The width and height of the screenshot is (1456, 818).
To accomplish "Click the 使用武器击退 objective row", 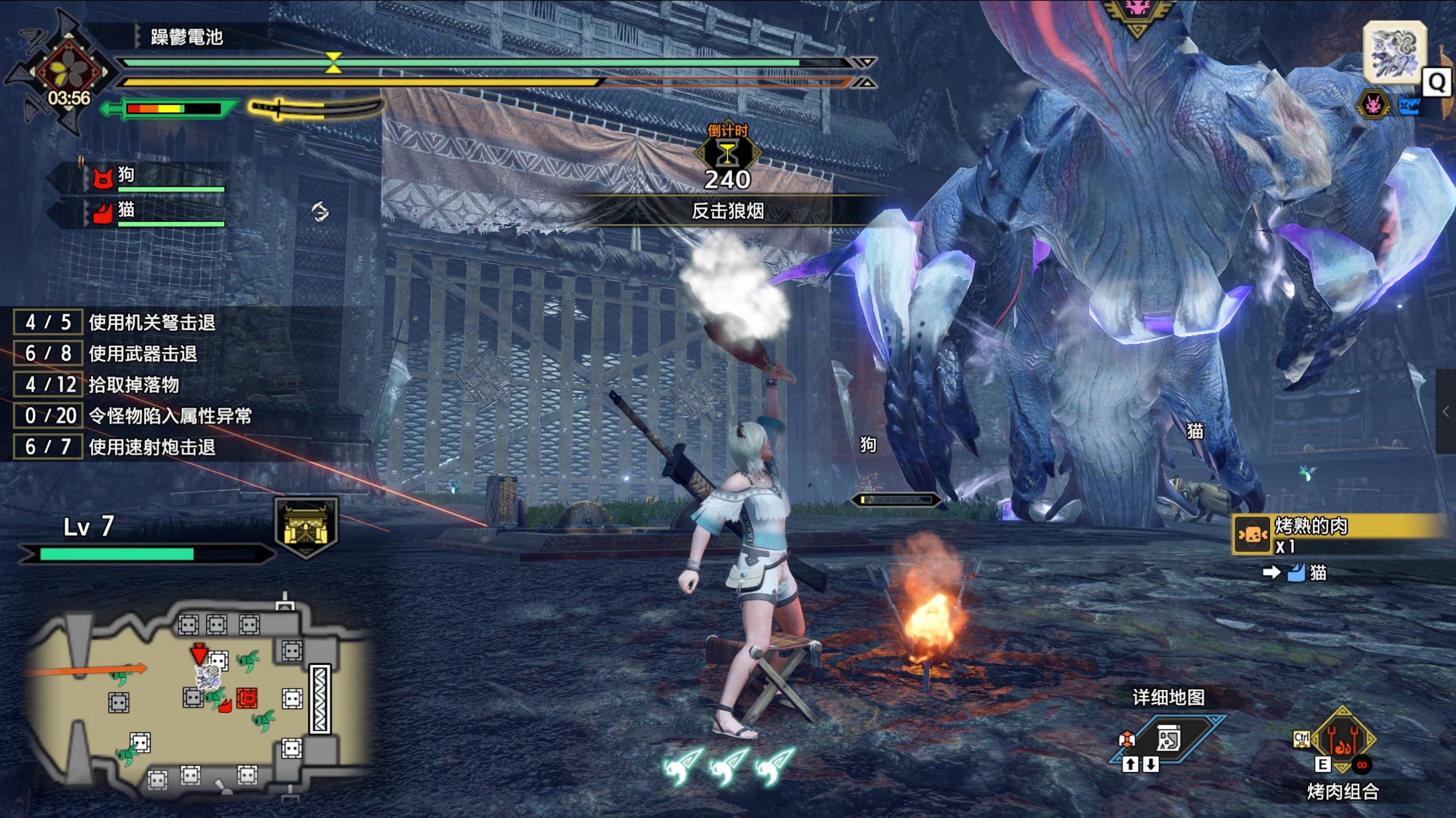I will pyautogui.click(x=142, y=354).
